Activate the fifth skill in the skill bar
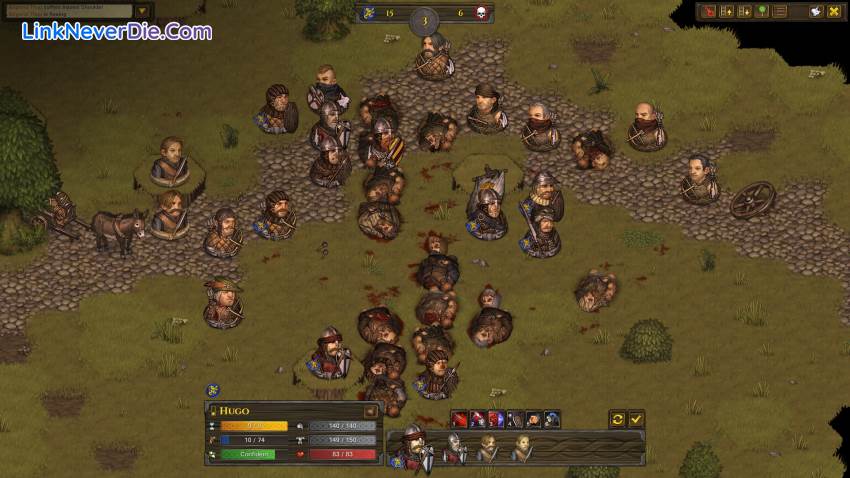This screenshot has height=478, width=850. [x=533, y=419]
